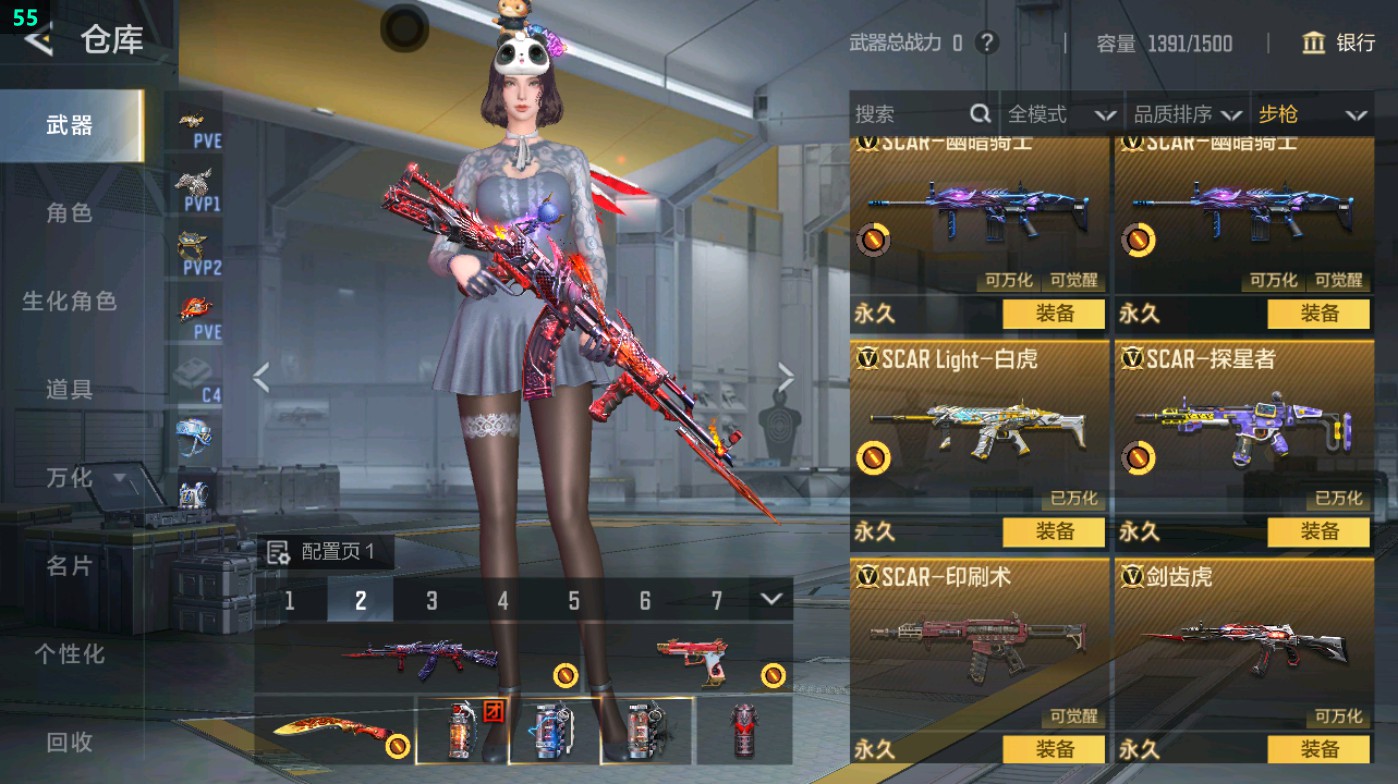
Task: Click the 搜索 weapon search field
Action: pos(910,115)
